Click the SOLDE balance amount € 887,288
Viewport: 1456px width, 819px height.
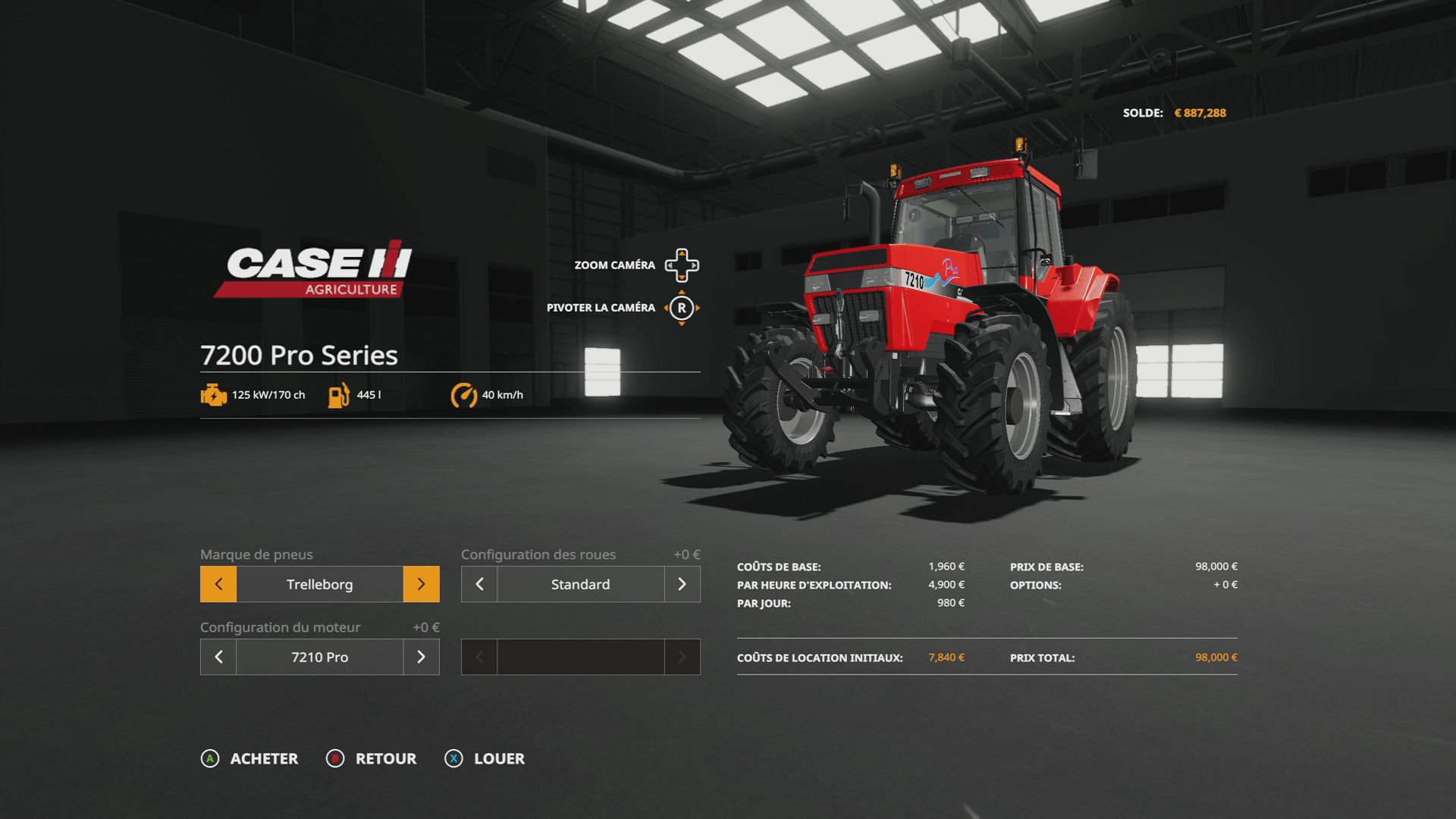[x=1200, y=112]
